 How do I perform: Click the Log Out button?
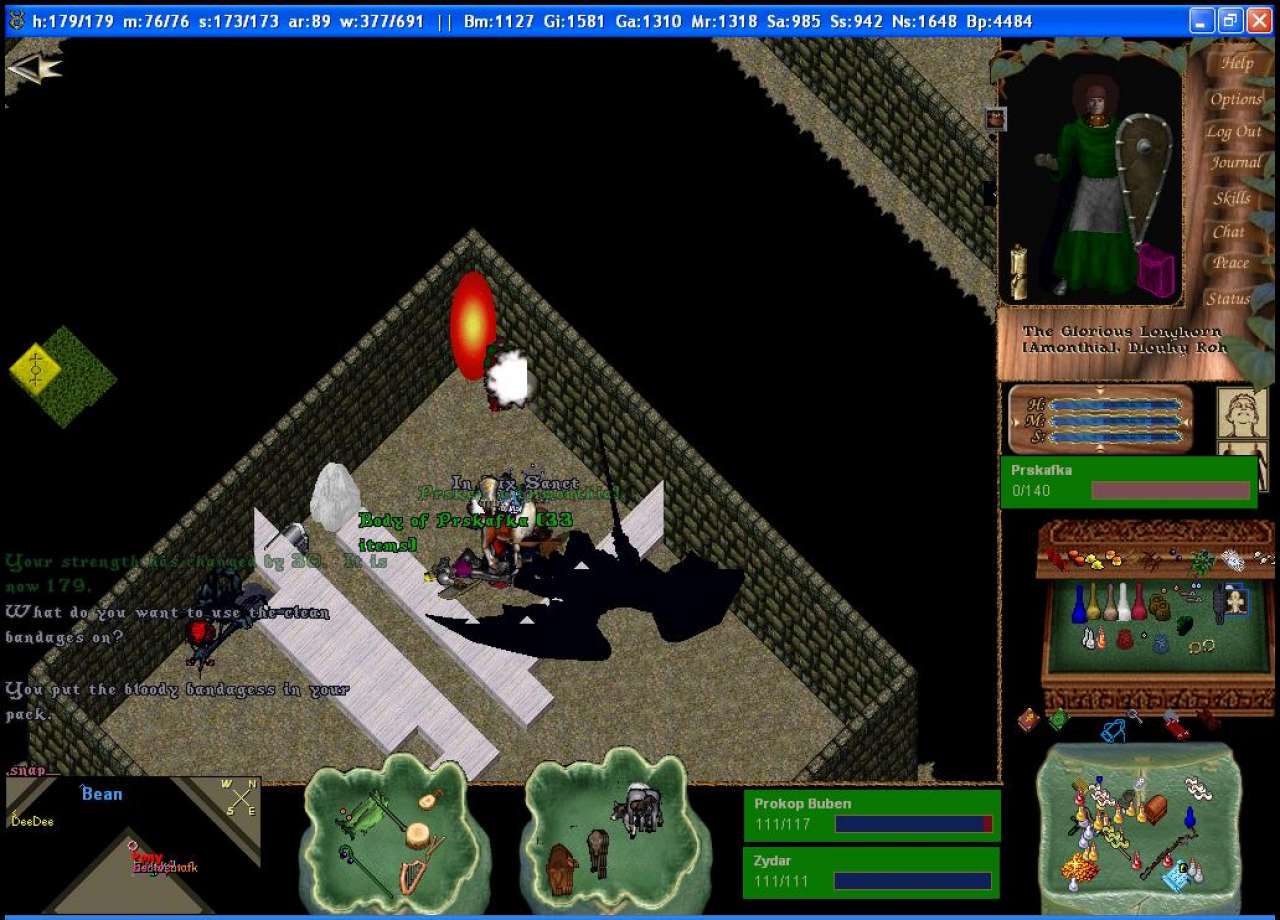click(1233, 131)
